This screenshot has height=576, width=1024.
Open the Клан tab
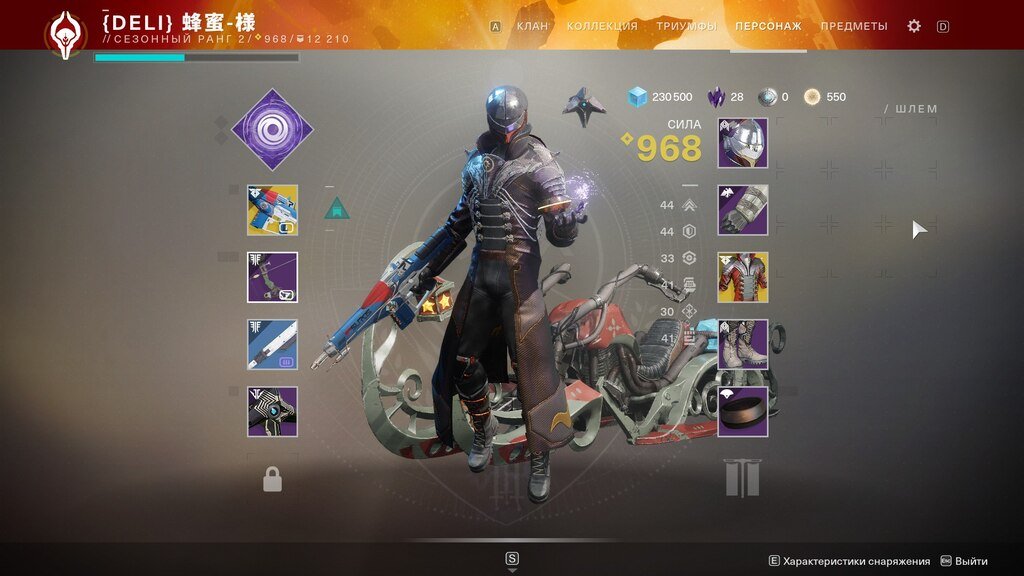(532, 26)
